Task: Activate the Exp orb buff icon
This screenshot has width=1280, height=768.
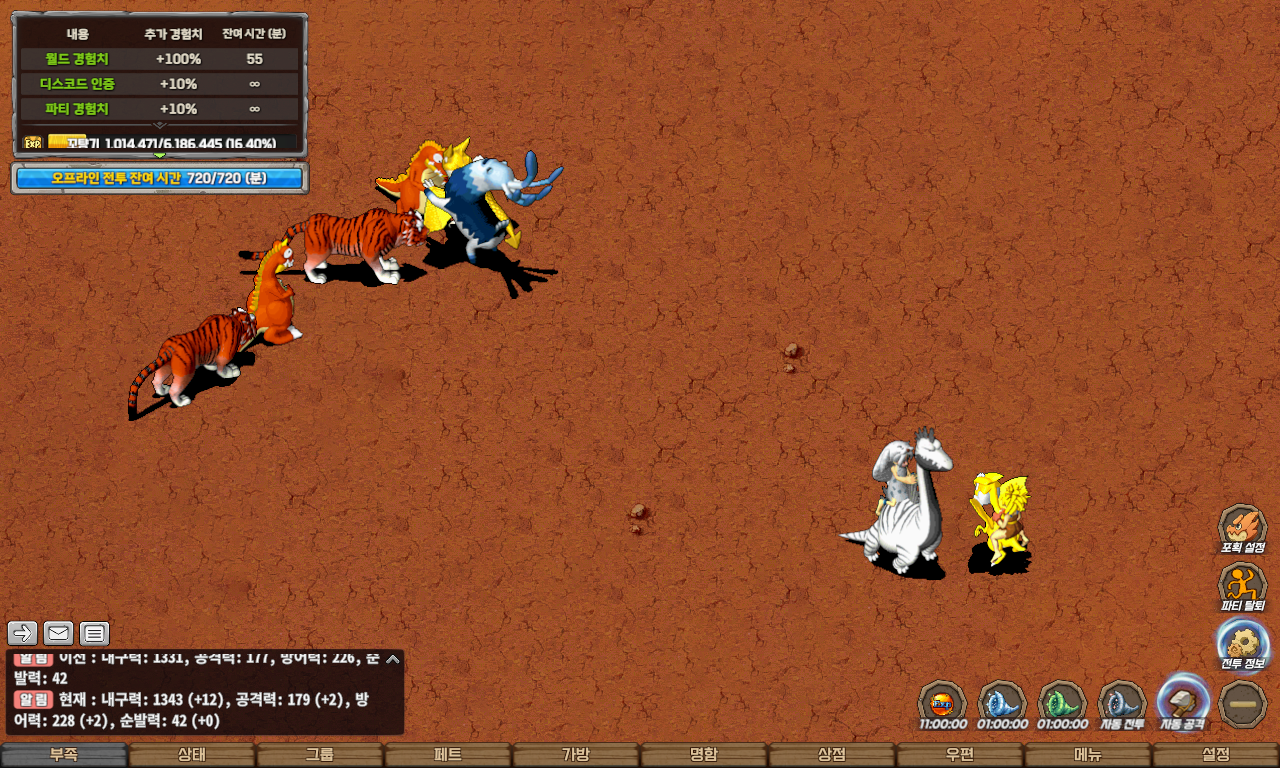Action: [942, 703]
